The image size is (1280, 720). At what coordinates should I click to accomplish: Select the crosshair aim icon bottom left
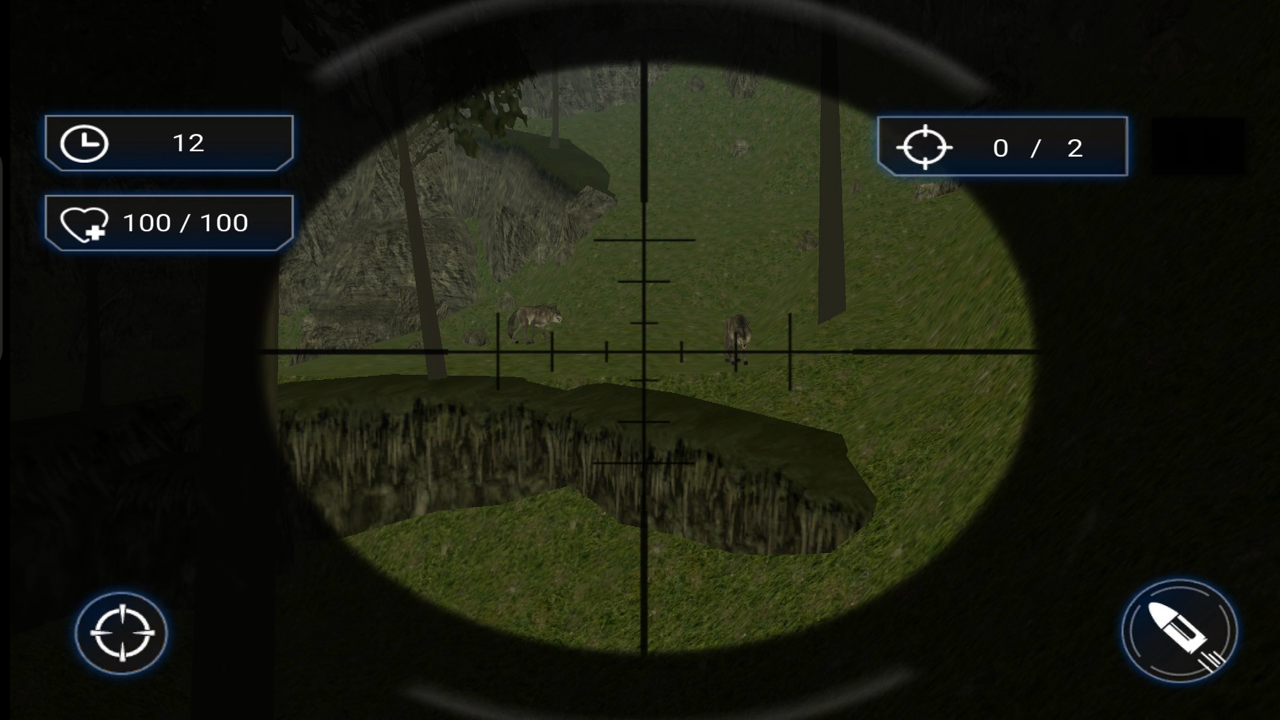point(120,632)
